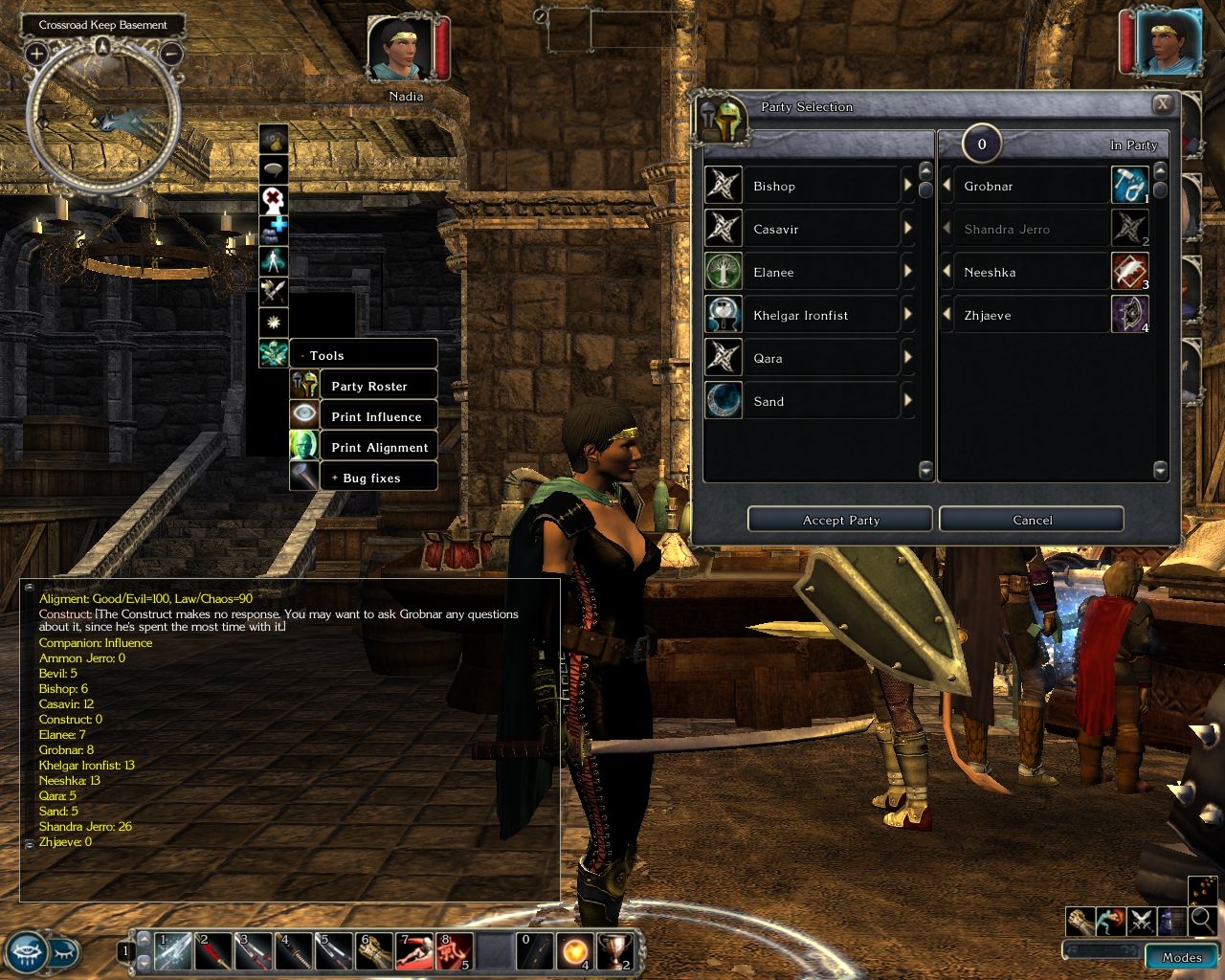
Task: Cancel the party selection
Action: [x=1032, y=520]
